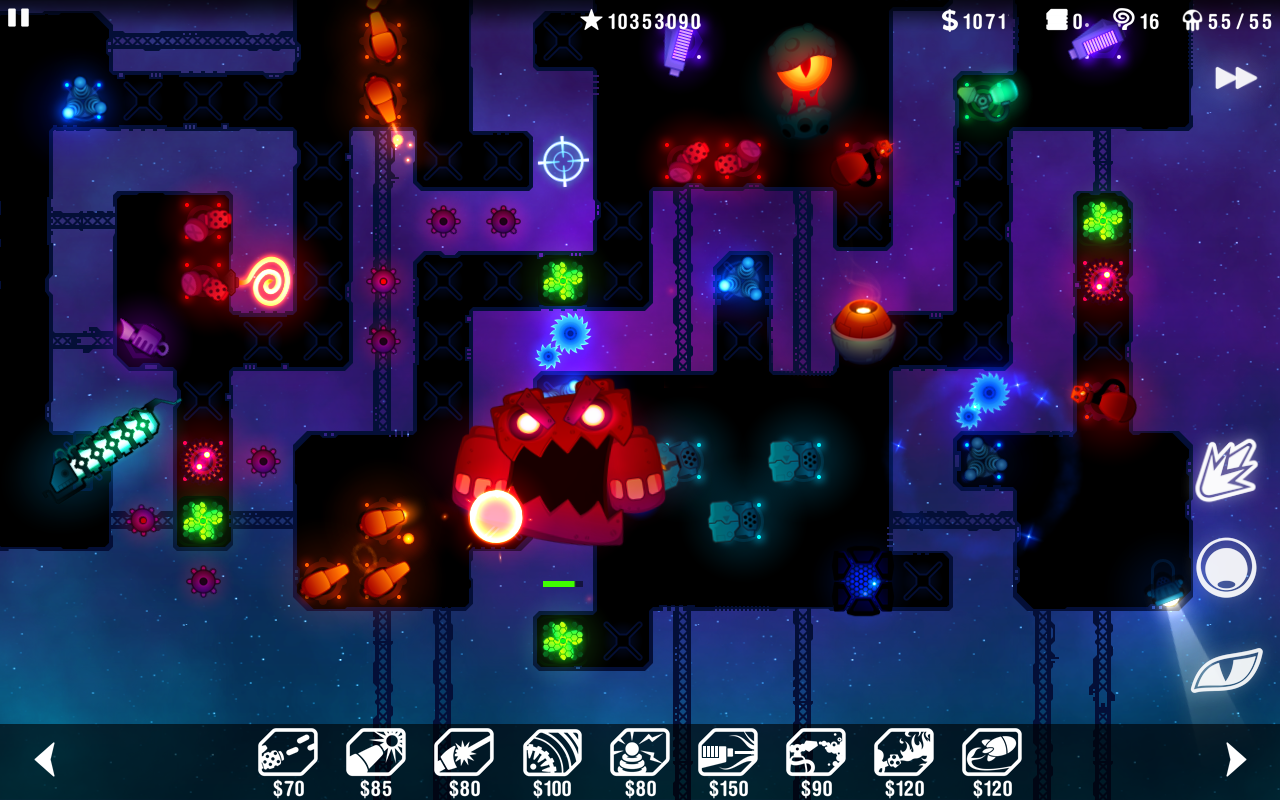
Task: Activate the explosion ability on the right
Action: tap(1225, 470)
